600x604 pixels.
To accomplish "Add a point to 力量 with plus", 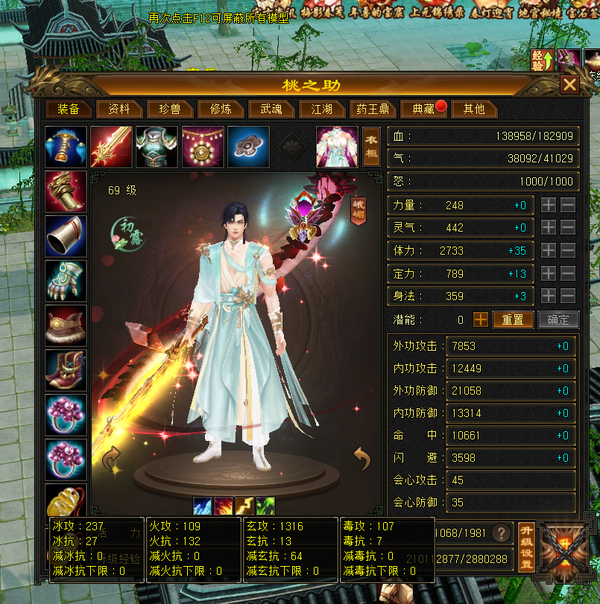I will [548, 205].
